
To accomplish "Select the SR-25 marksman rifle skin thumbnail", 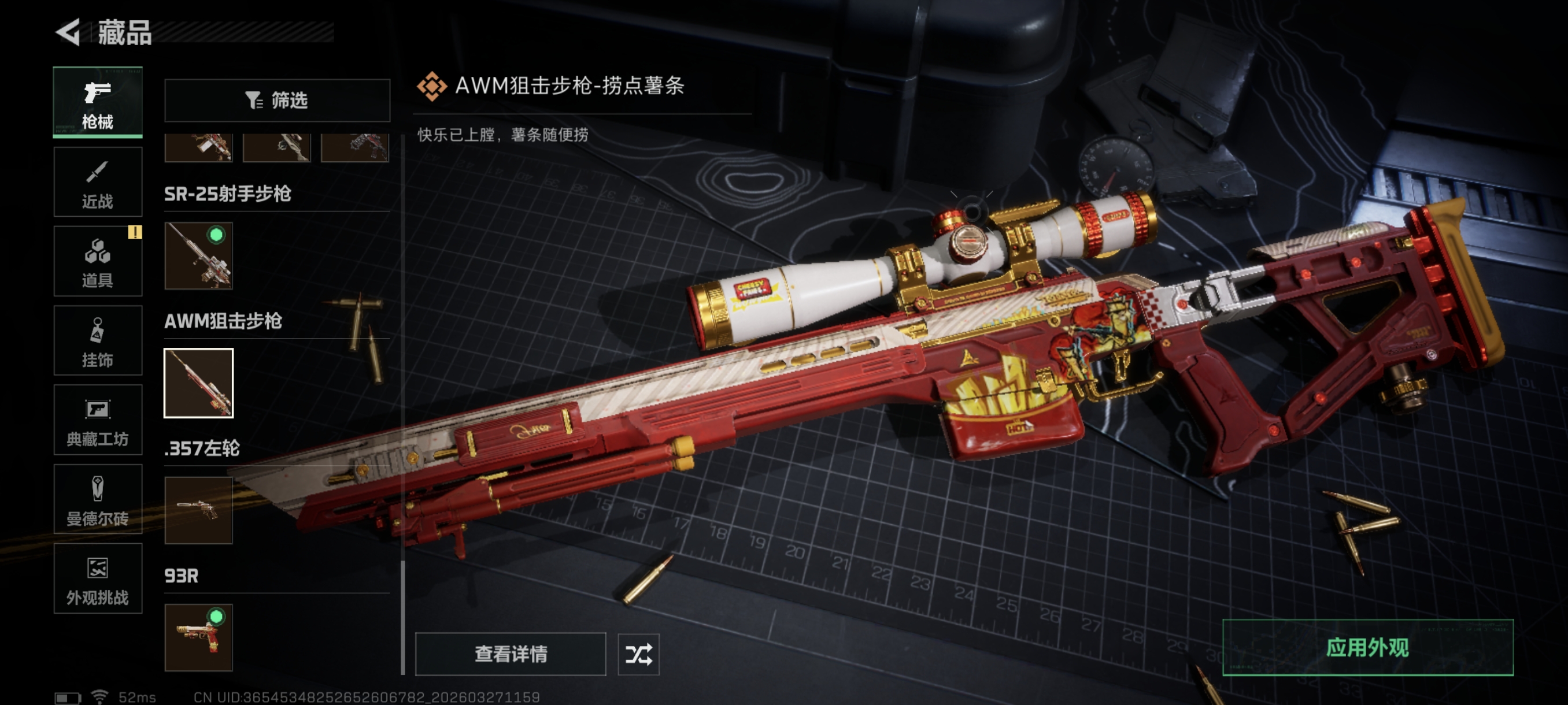I will click(x=198, y=255).
